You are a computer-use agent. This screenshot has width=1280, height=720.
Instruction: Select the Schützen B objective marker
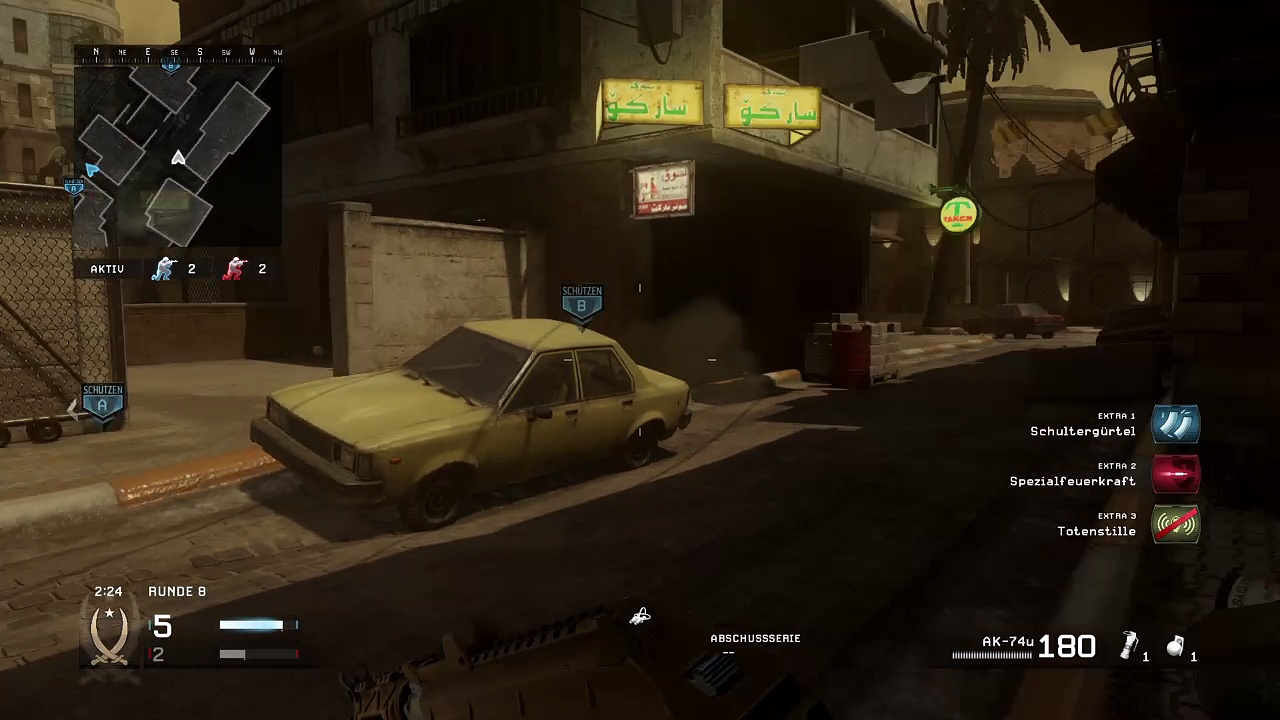582,304
